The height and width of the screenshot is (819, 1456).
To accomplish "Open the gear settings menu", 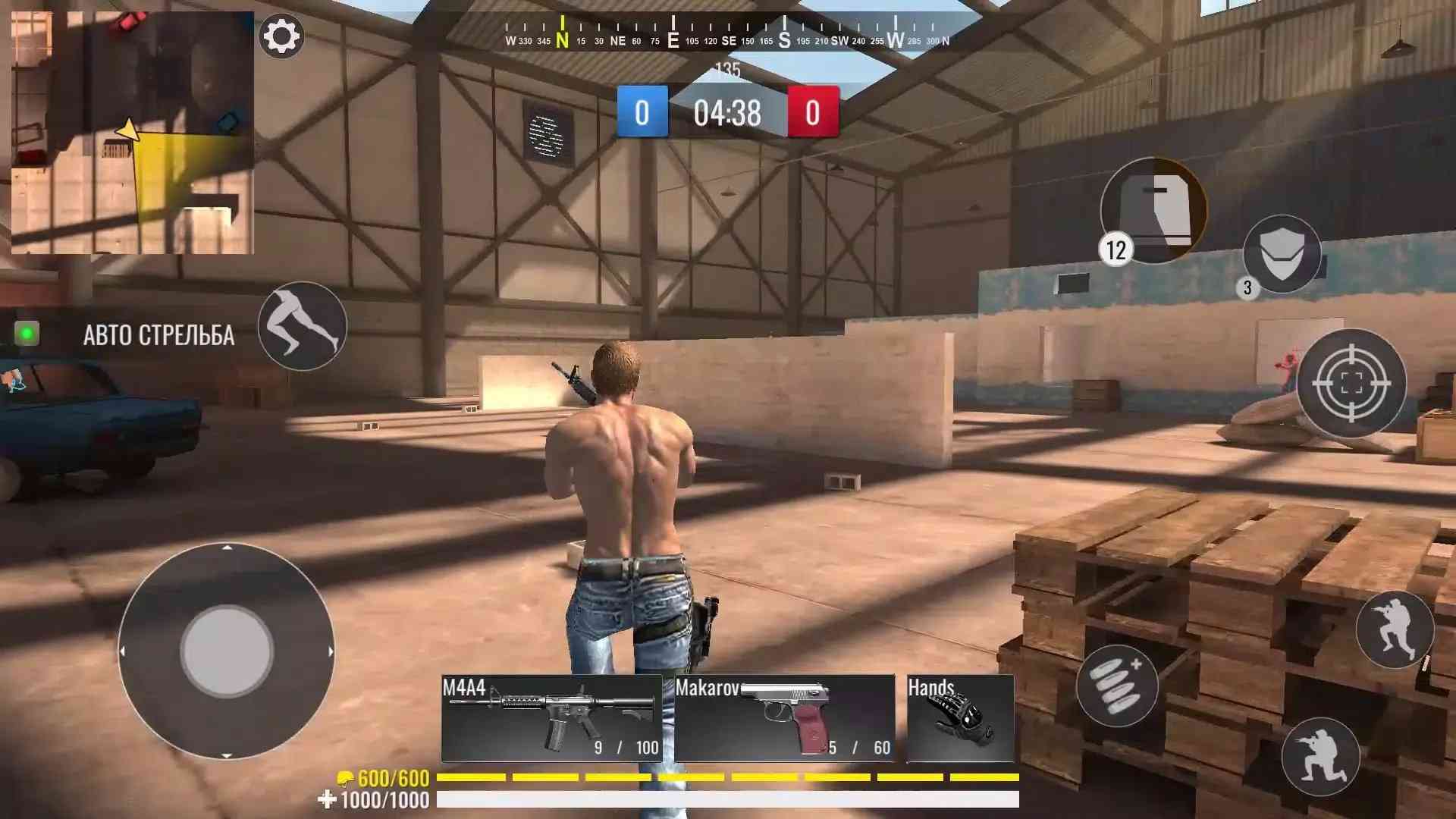I will (x=281, y=36).
